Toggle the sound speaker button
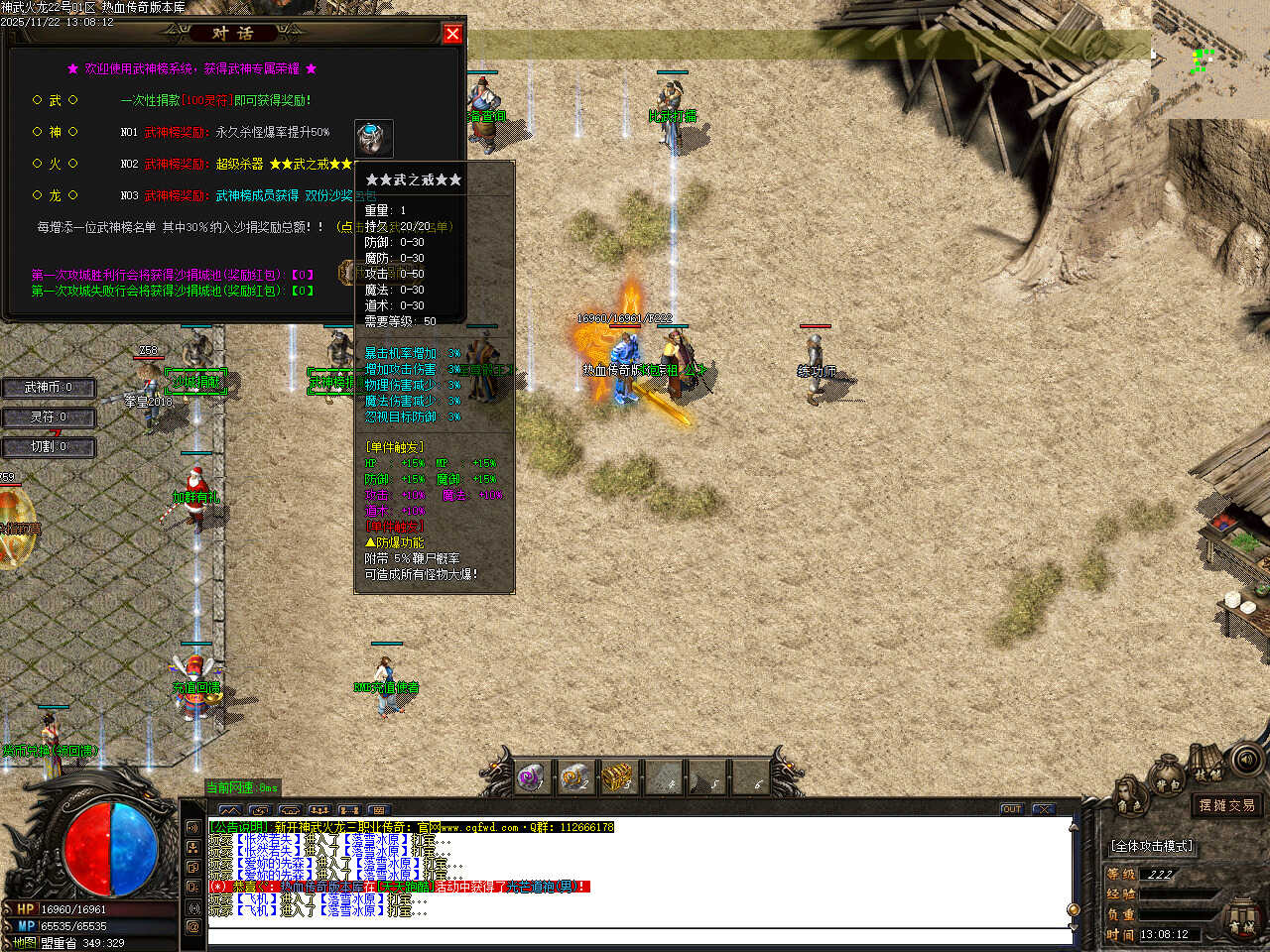 pos(1247,760)
